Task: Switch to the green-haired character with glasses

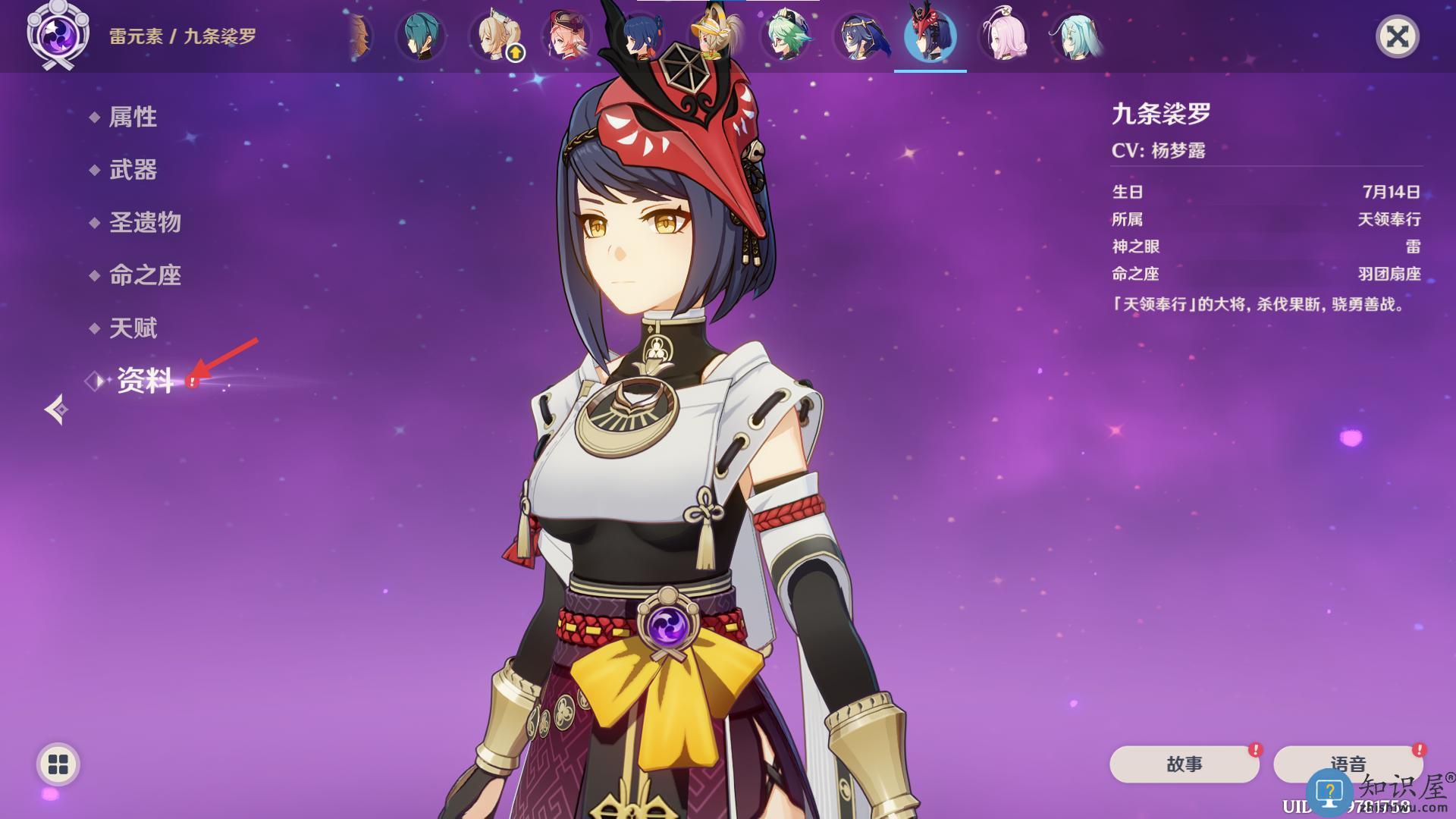Action: pyautogui.click(x=786, y=36)
